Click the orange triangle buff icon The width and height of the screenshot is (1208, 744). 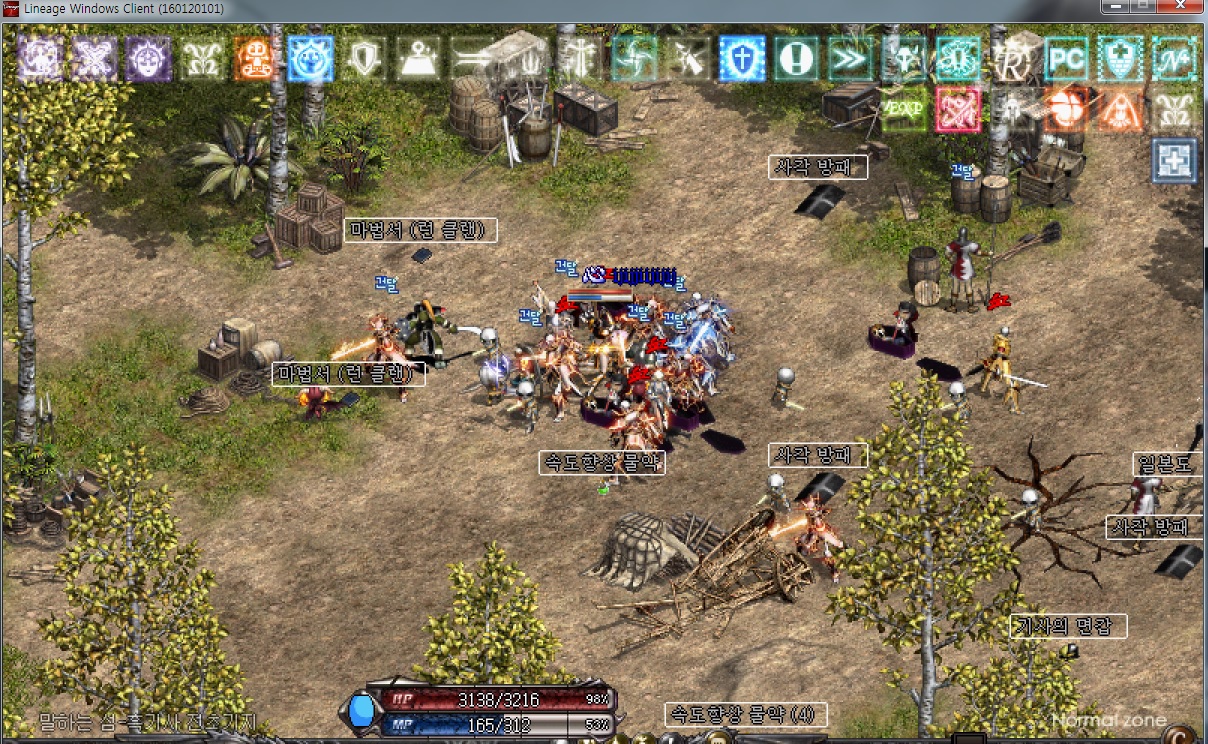pyautogui.click(x=1120, y=109)
